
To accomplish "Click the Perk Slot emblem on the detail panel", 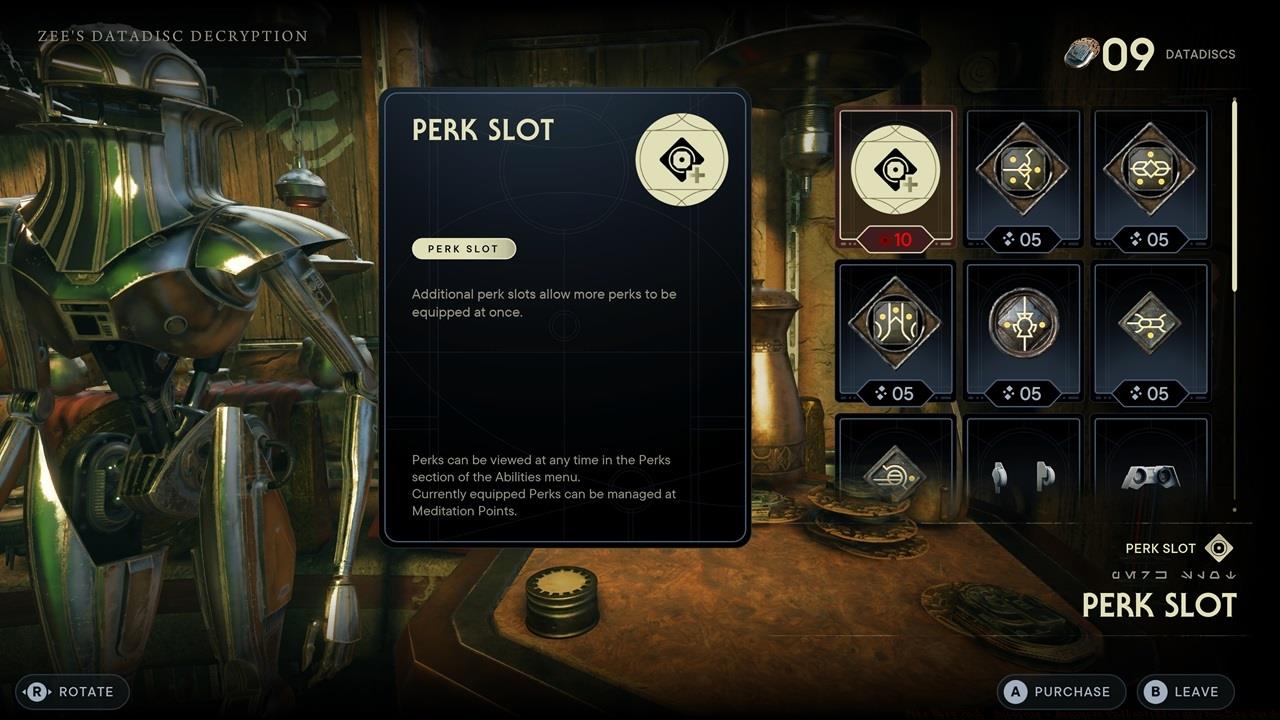I will pos(682,158).
